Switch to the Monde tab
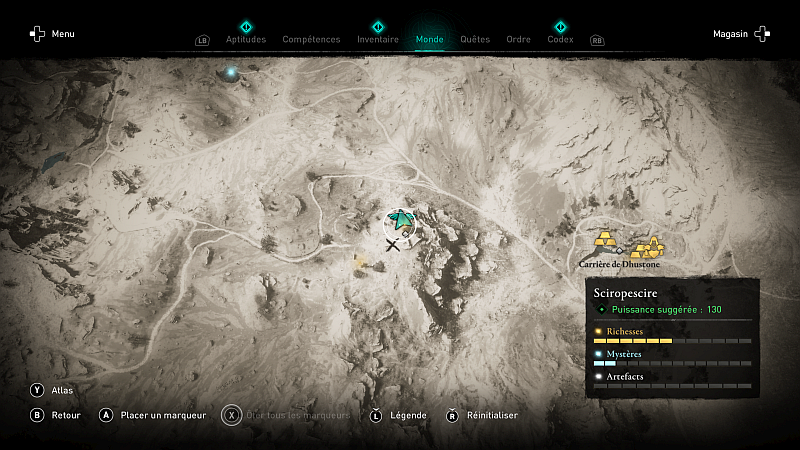 click(429, 40)
